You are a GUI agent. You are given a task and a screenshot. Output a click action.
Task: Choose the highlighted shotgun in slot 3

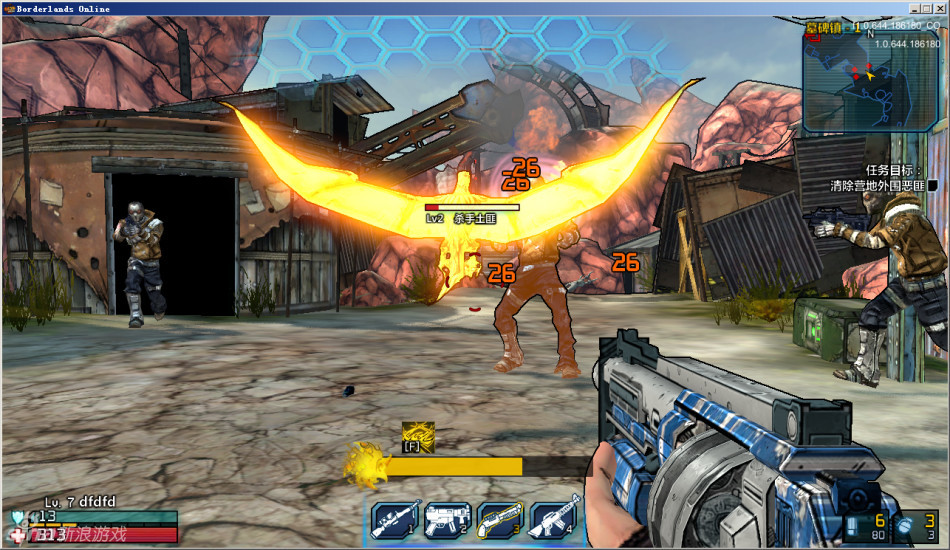point(499,521)
